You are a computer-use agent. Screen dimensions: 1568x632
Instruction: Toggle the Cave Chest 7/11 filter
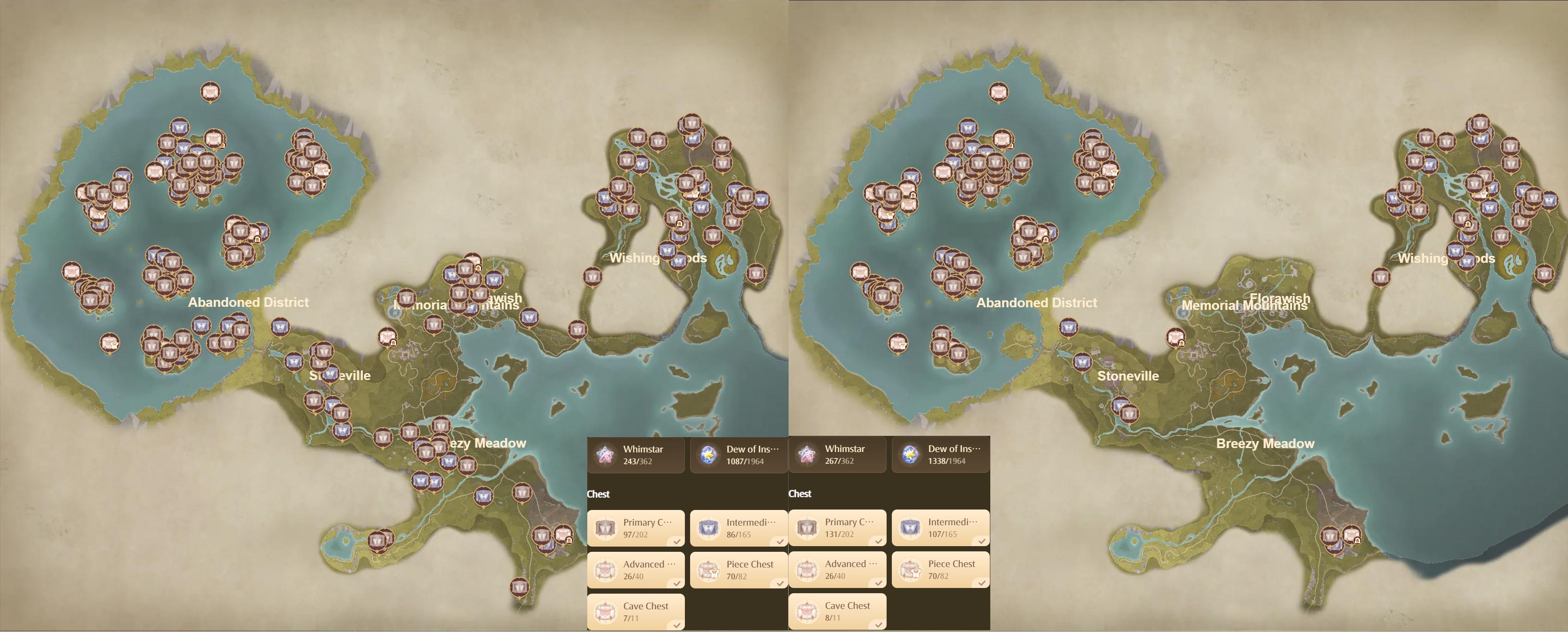tap(636, 612)
